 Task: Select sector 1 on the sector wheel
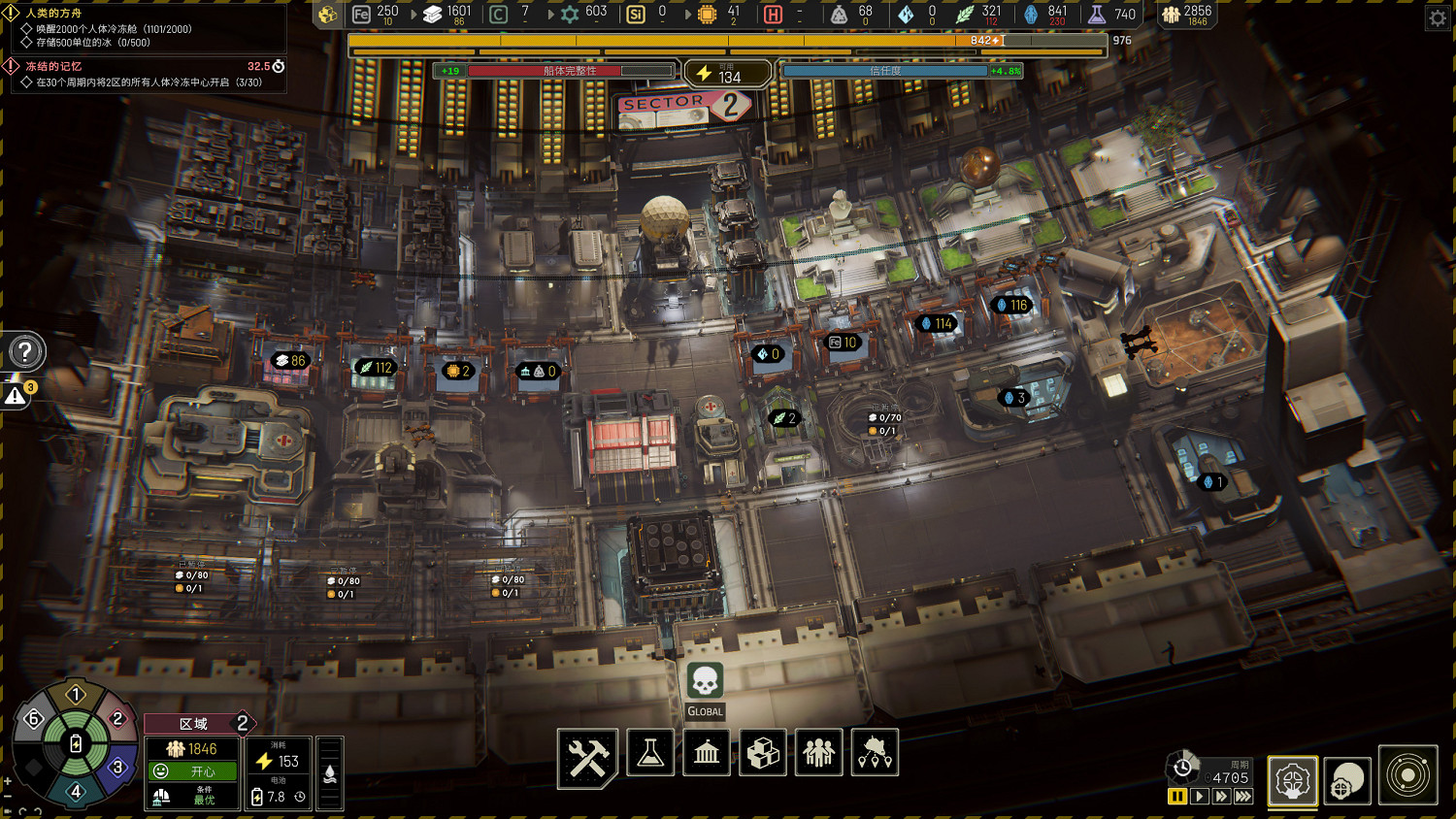click(x=76, y=695)
